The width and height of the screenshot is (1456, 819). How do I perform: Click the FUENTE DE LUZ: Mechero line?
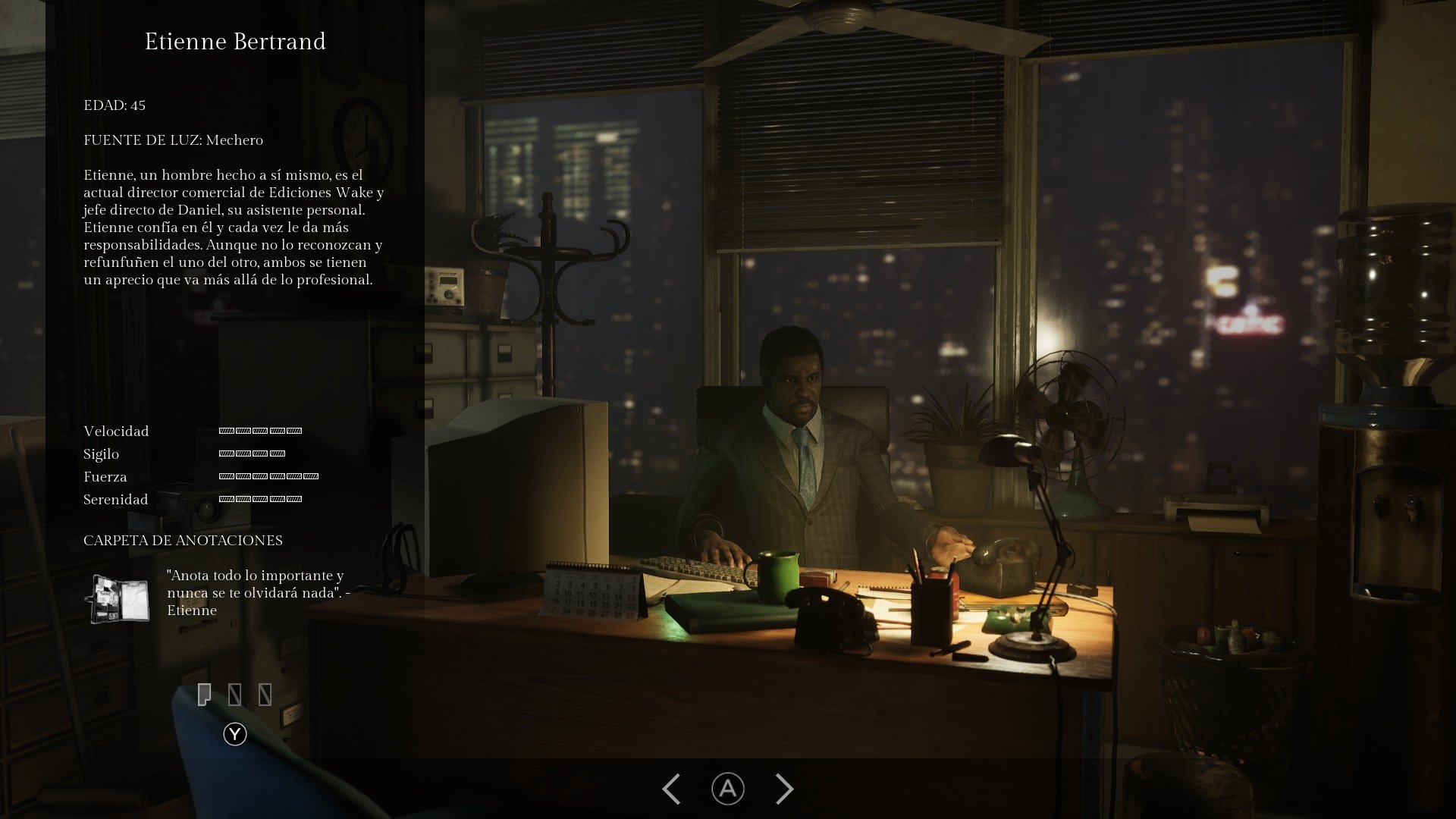173,140
